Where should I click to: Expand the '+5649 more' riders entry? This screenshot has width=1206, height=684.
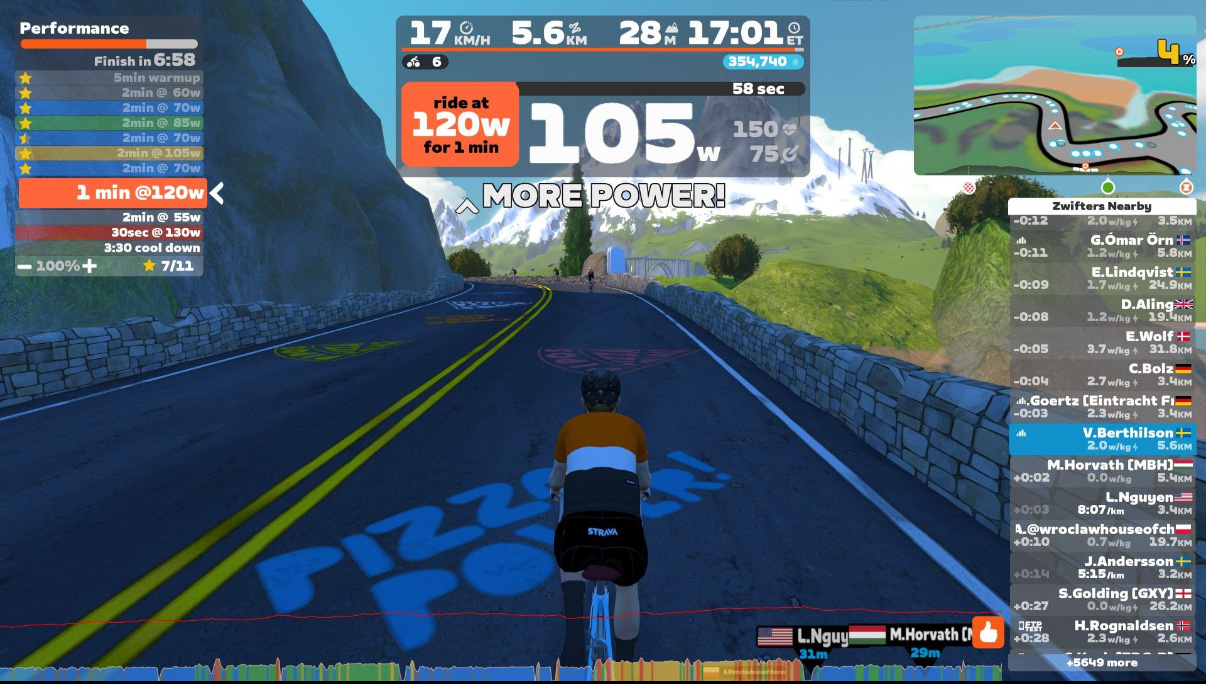[x=1101, y=662]
